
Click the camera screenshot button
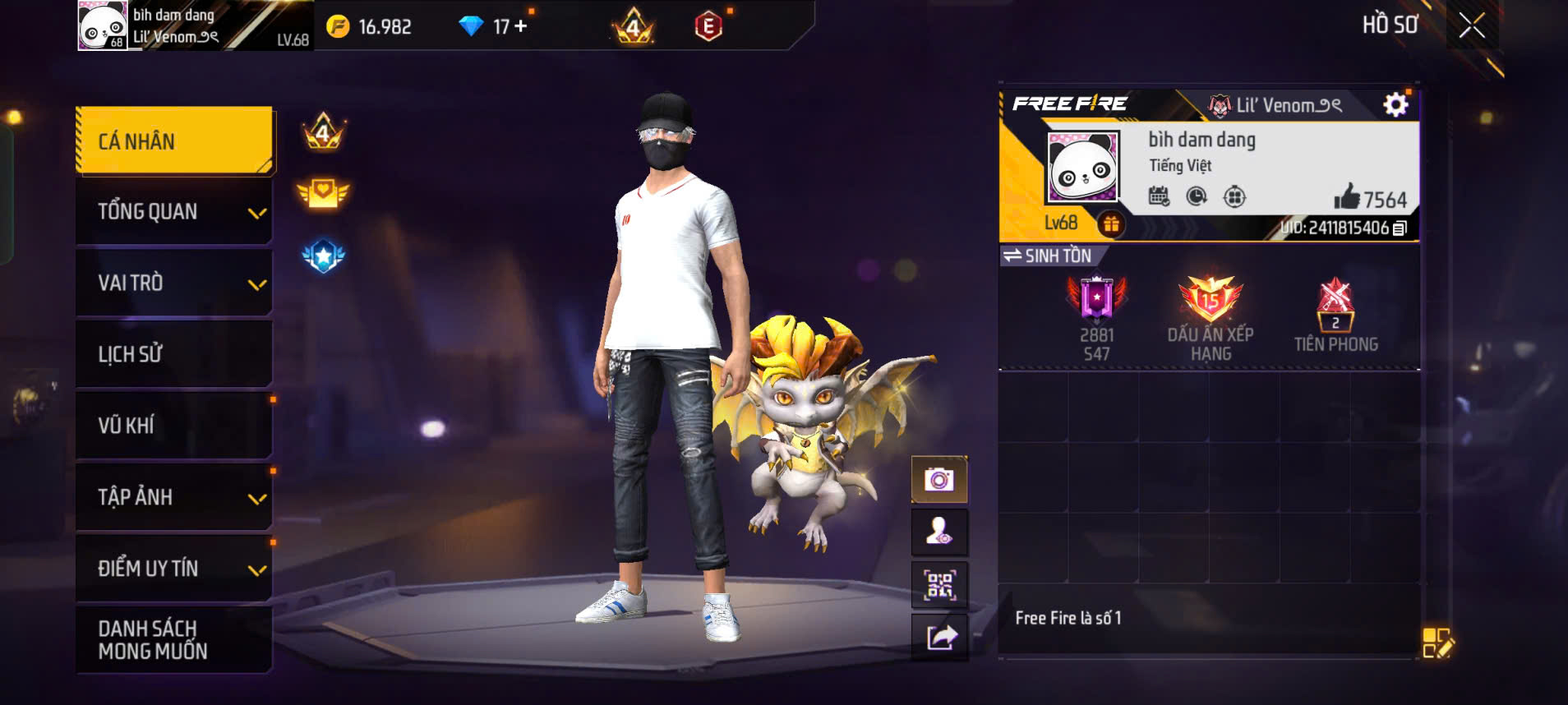[939, 480]
